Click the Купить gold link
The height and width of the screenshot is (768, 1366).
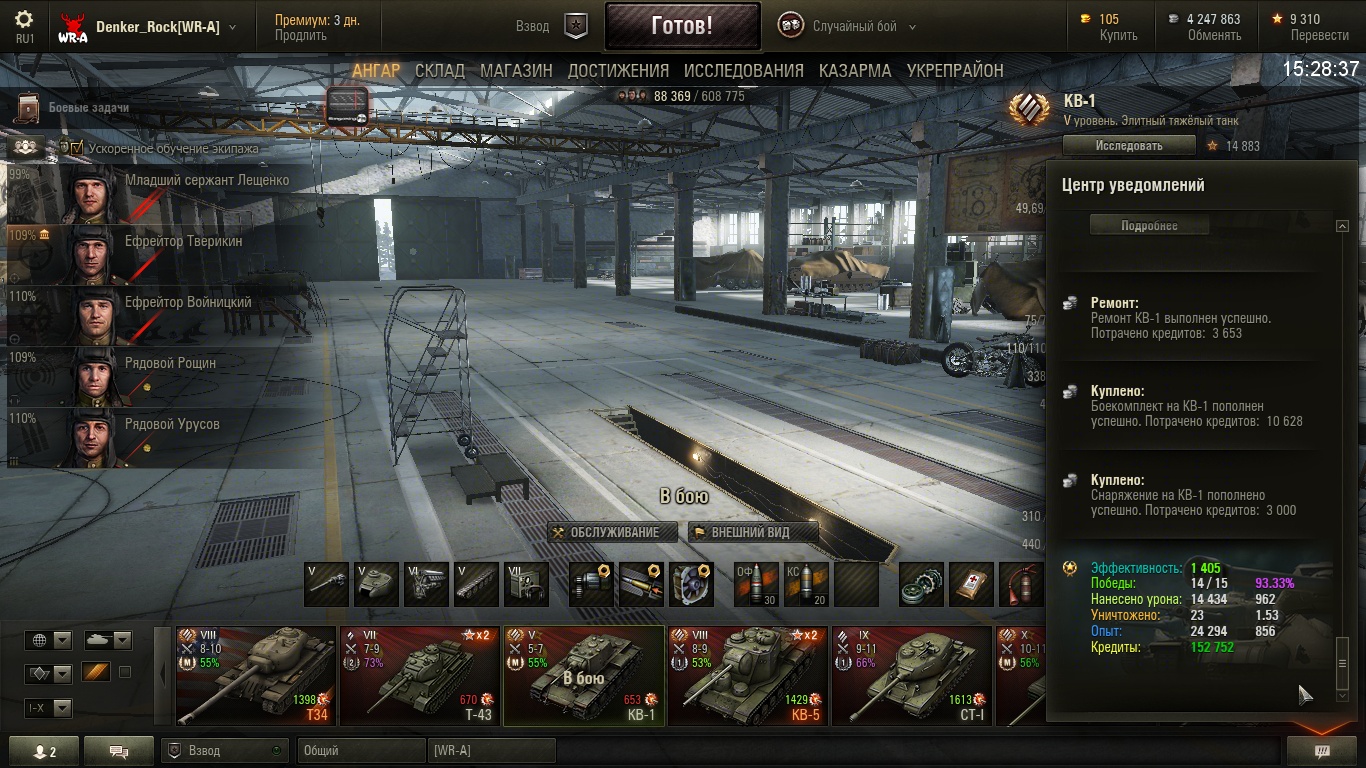point(1118,35)
